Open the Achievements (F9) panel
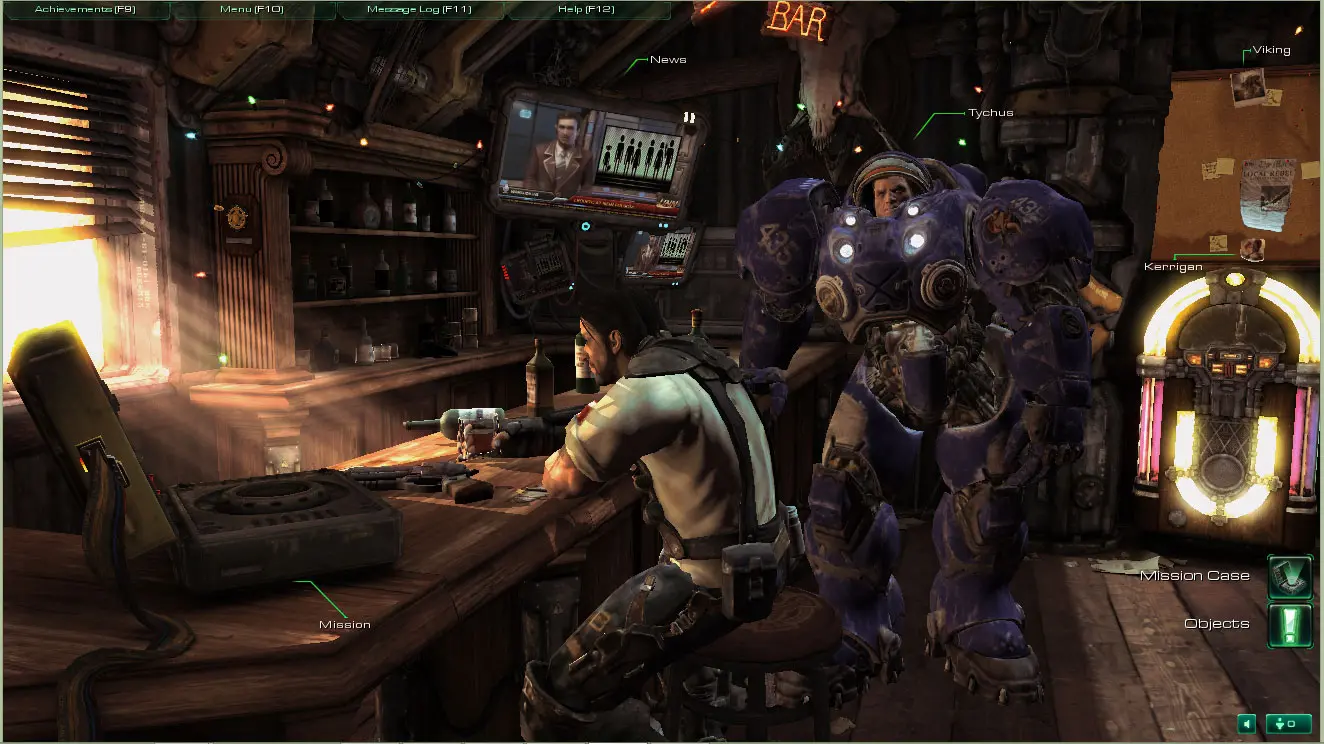 point(85,10)
